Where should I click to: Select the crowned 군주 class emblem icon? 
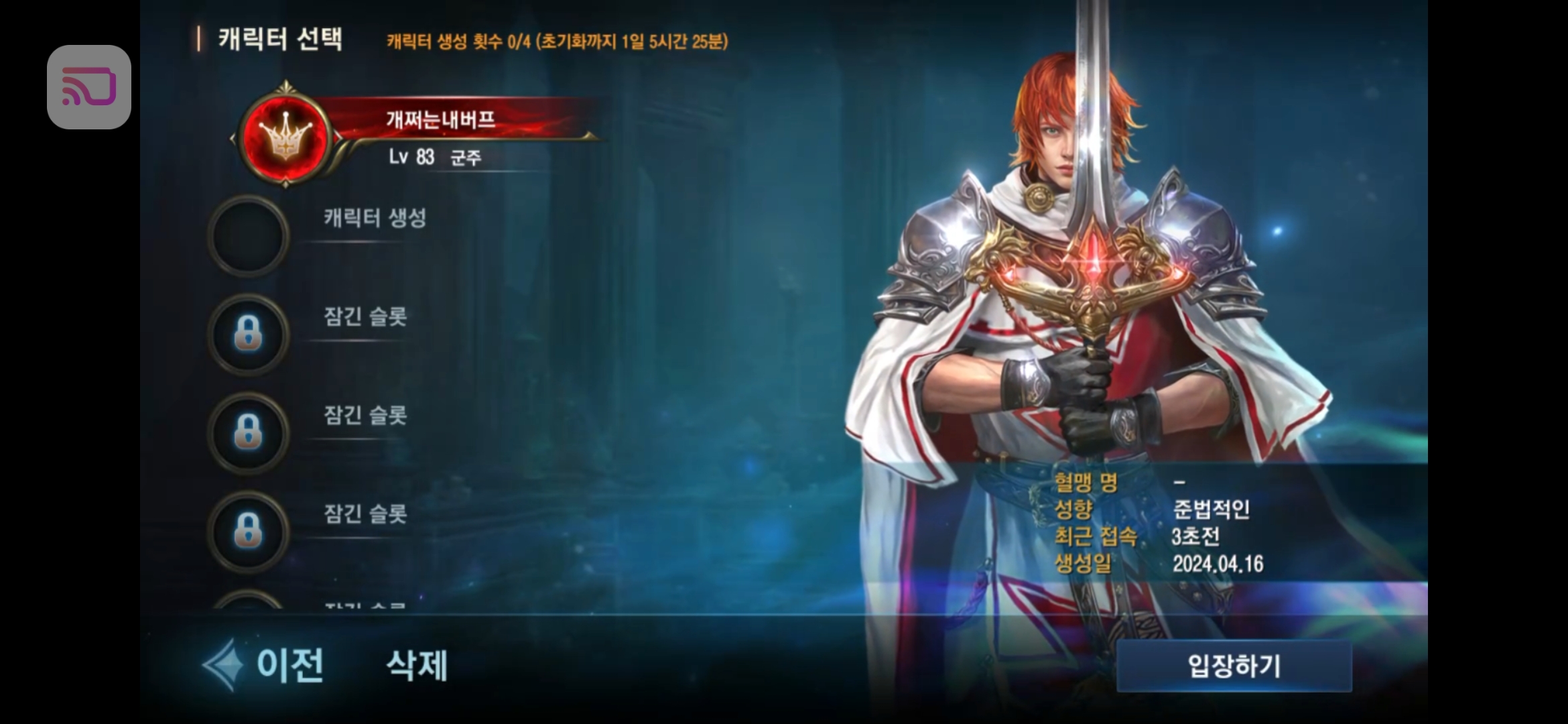point(287,139)
